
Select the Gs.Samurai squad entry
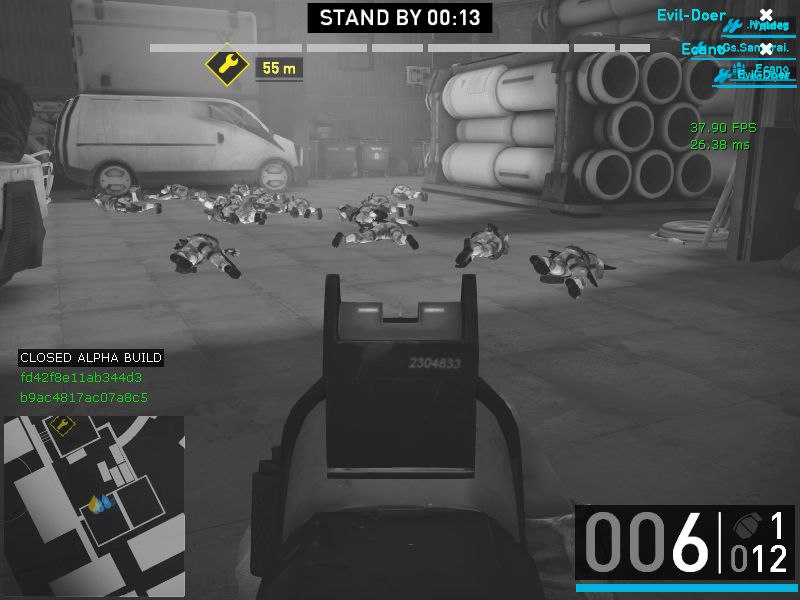click(x=755, y=48)
